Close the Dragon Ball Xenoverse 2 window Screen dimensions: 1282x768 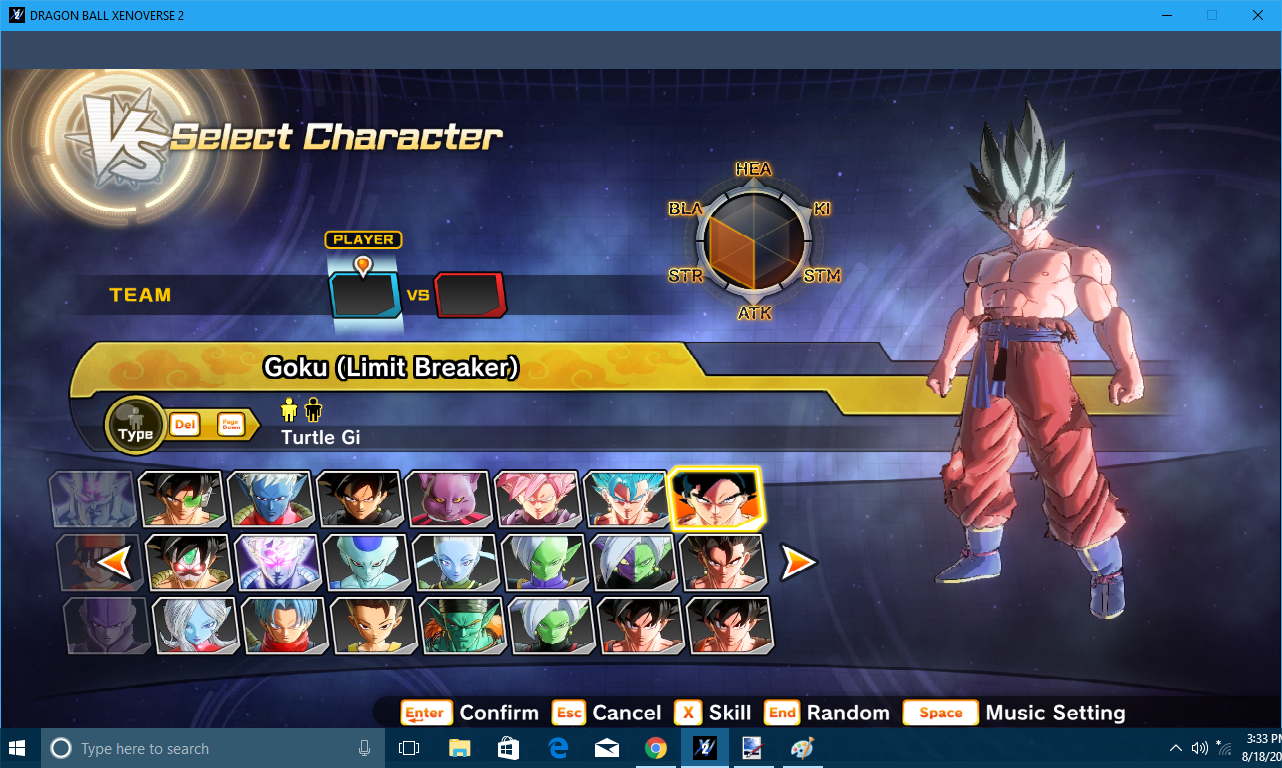click(x=1258, y=15)
